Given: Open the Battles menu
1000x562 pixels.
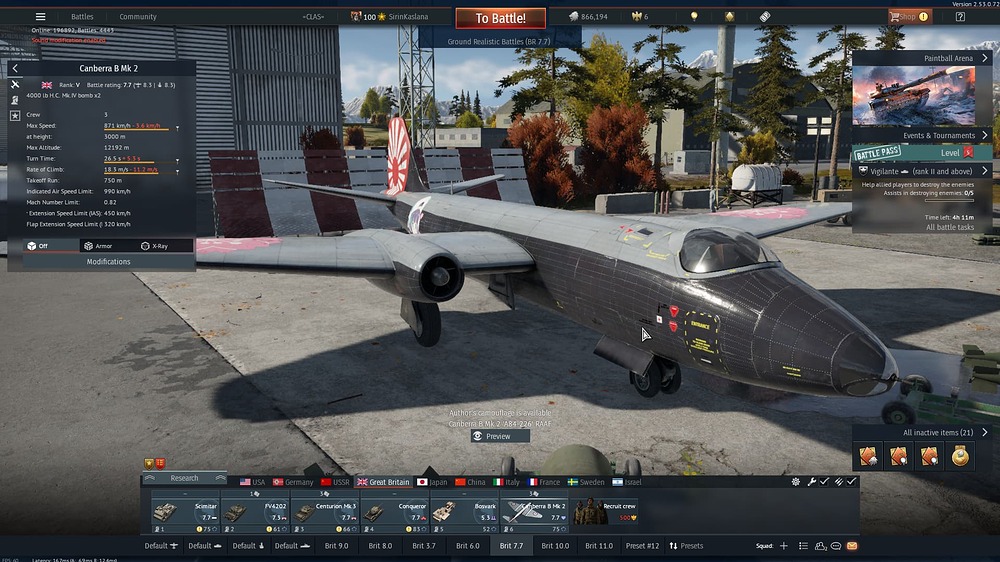Looking at the screenshot, I should pyautogui.click(x=82, y=17).
